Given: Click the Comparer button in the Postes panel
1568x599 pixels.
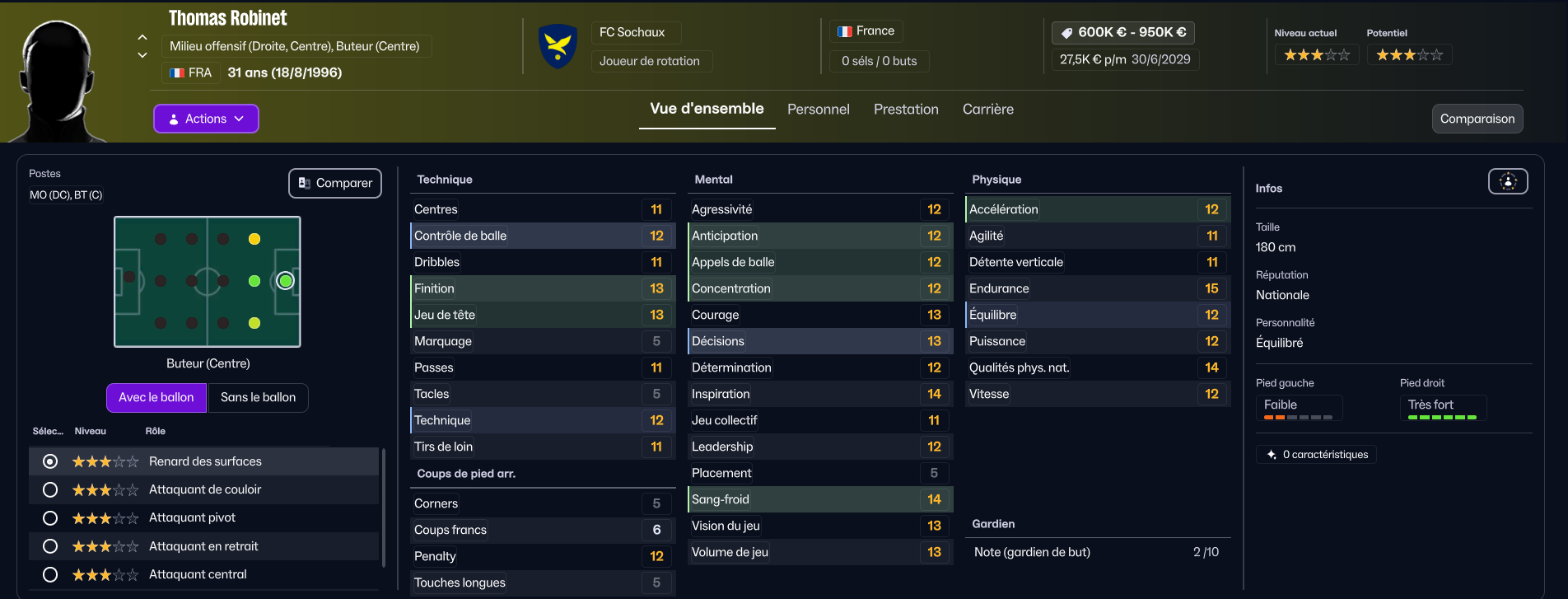Looking at the screenshot, I should [335, 183].
